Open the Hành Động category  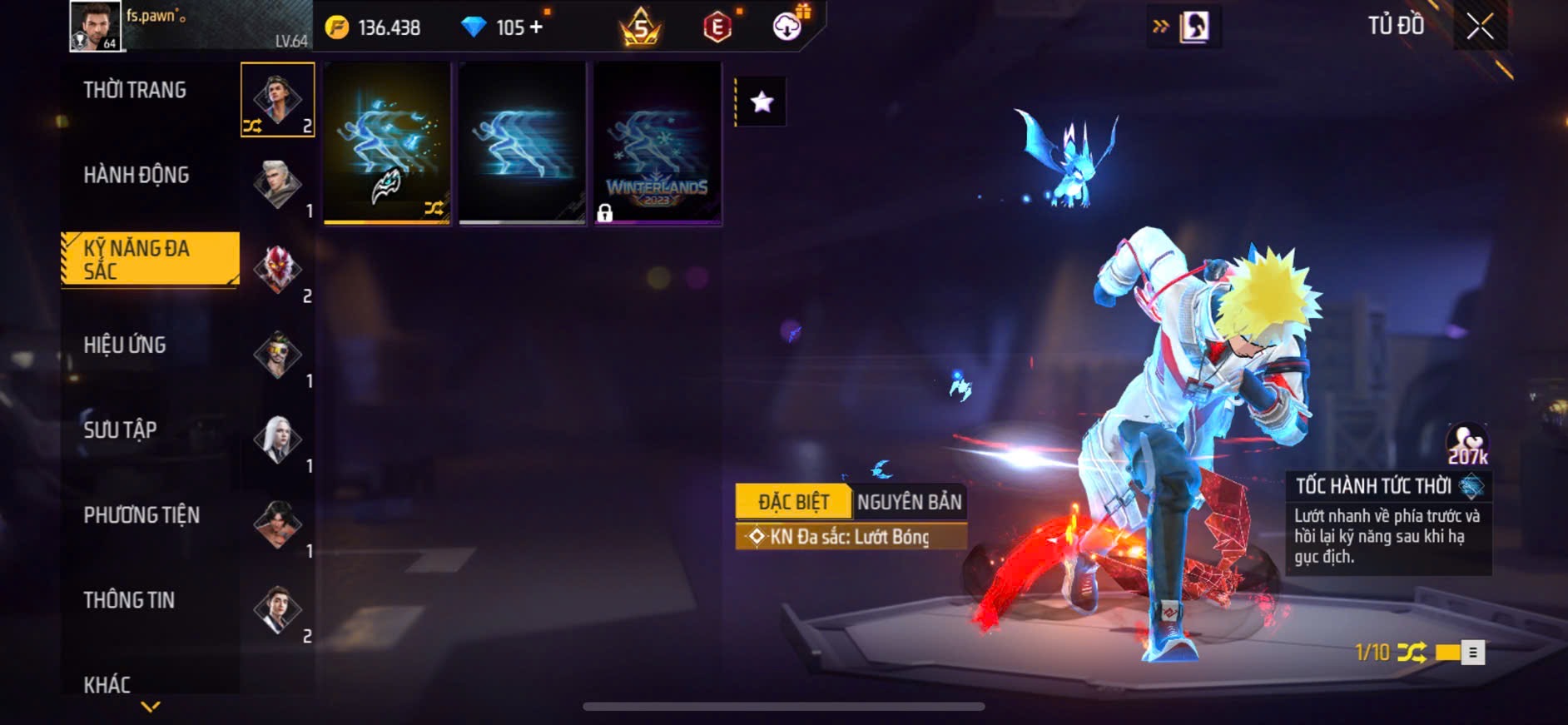(136, 176)
